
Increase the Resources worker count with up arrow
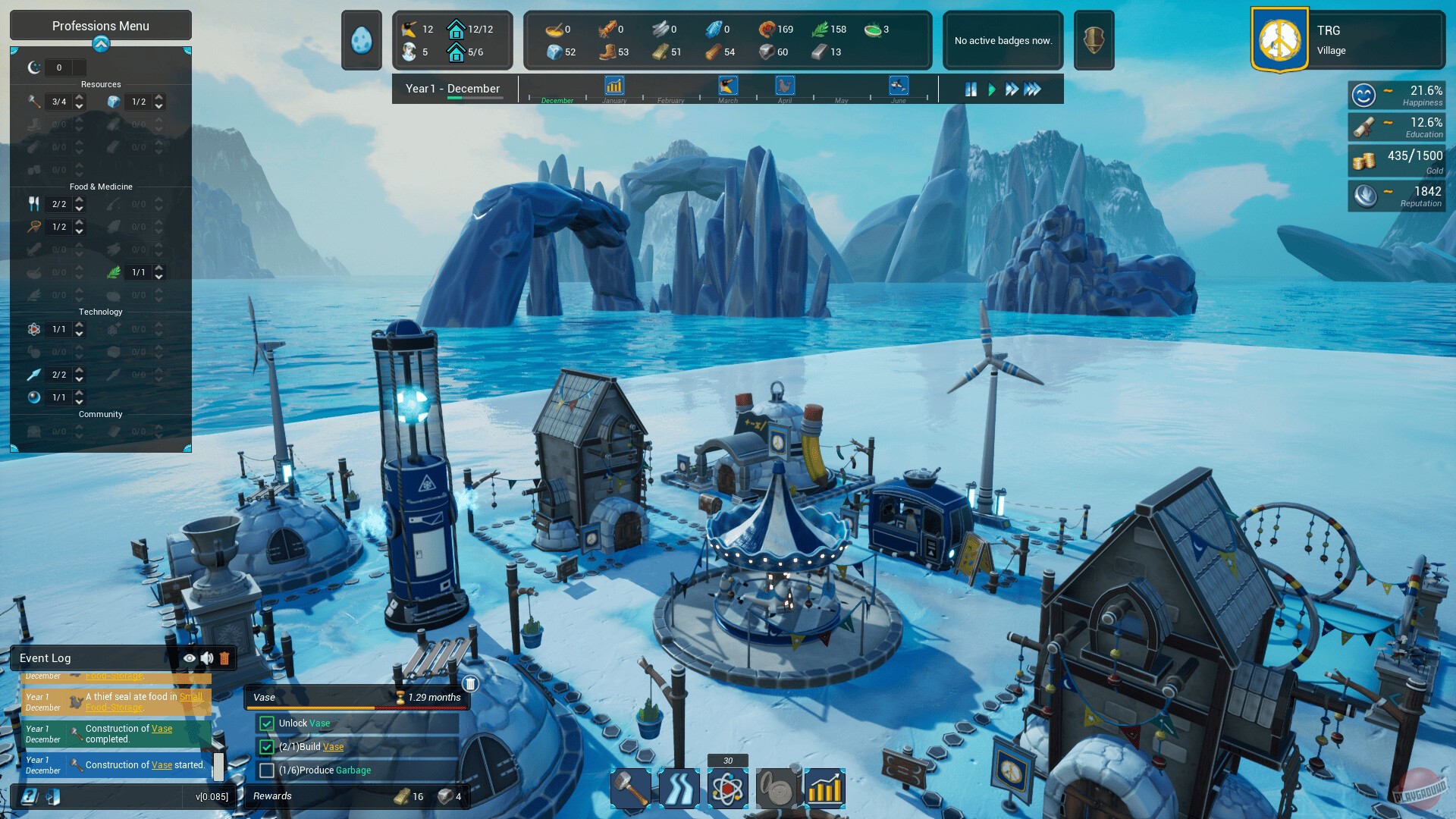(81, 97)
